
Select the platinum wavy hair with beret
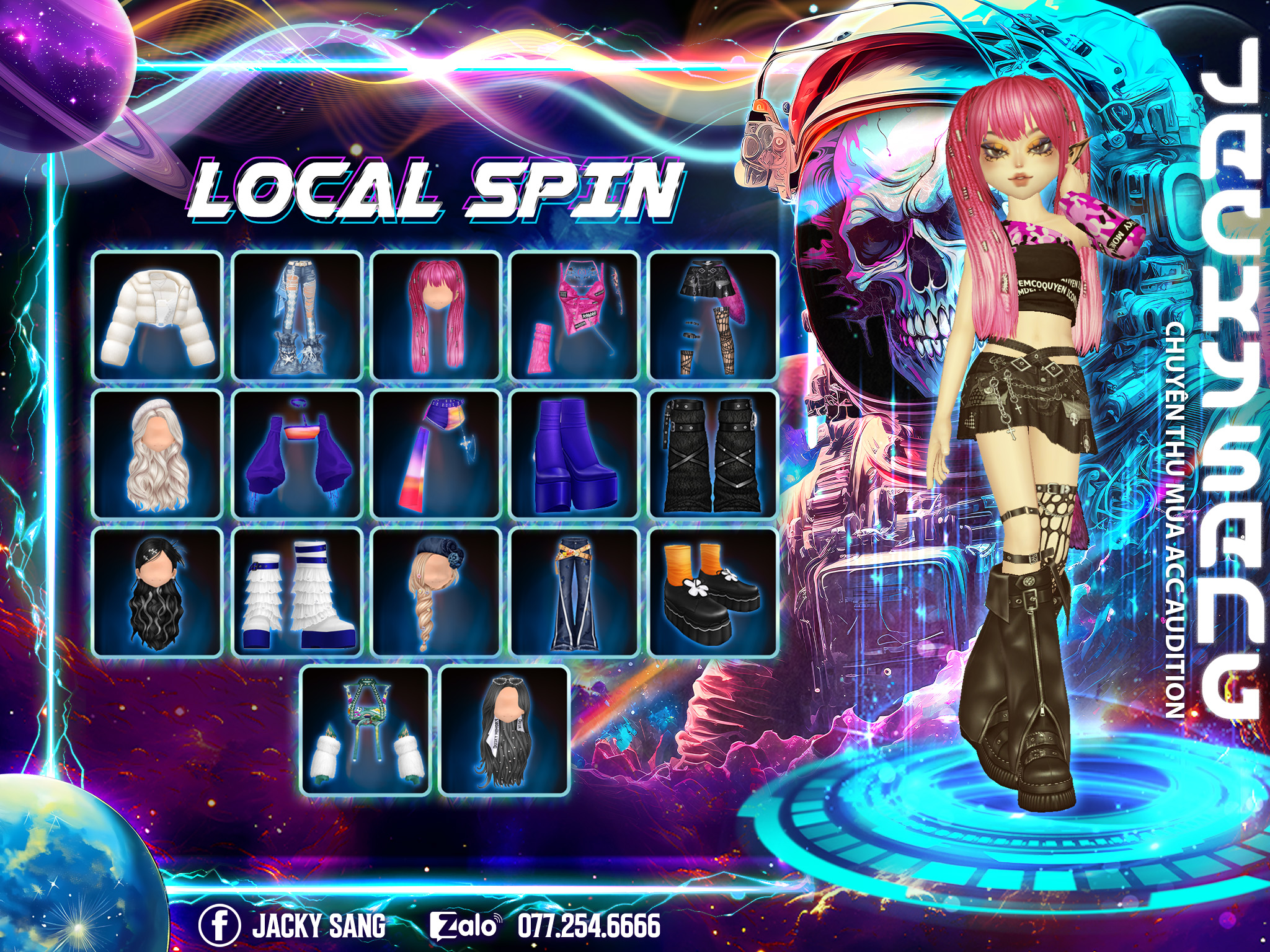point(158,455)
